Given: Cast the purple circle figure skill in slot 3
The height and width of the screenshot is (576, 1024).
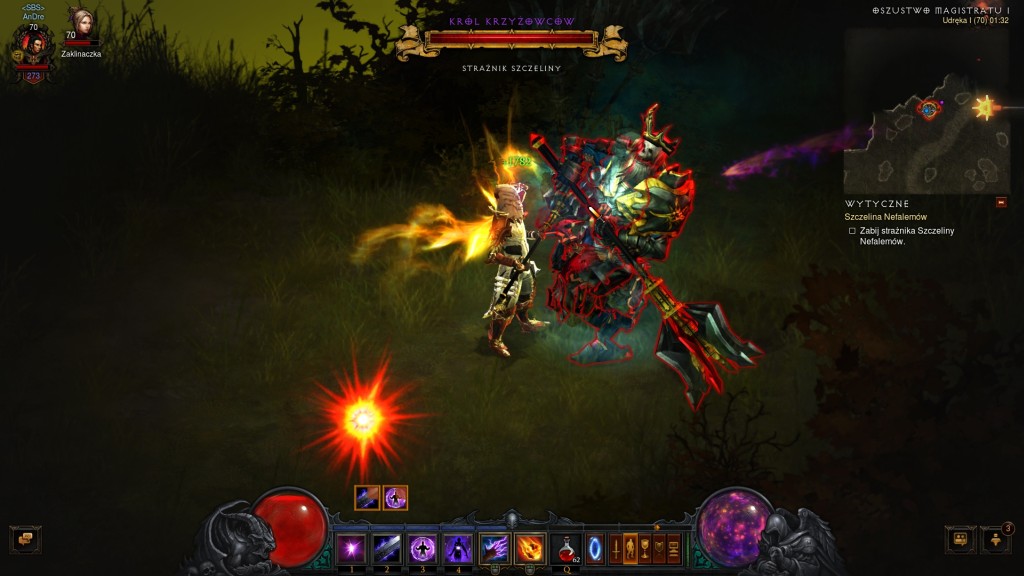Looking at the screenshot, I should [x=422, y=549].
